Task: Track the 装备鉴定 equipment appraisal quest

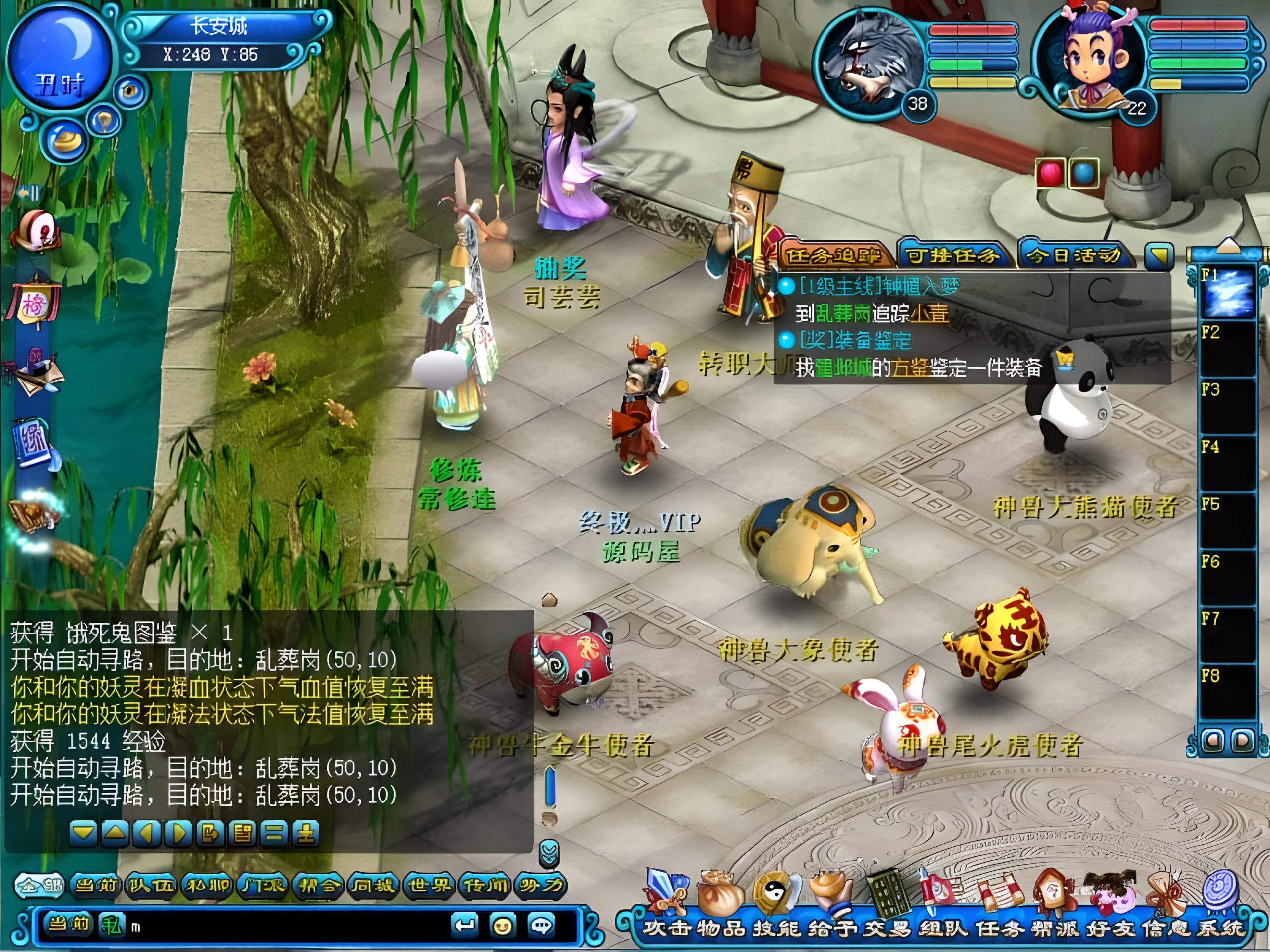Action: tap(855, 340)
